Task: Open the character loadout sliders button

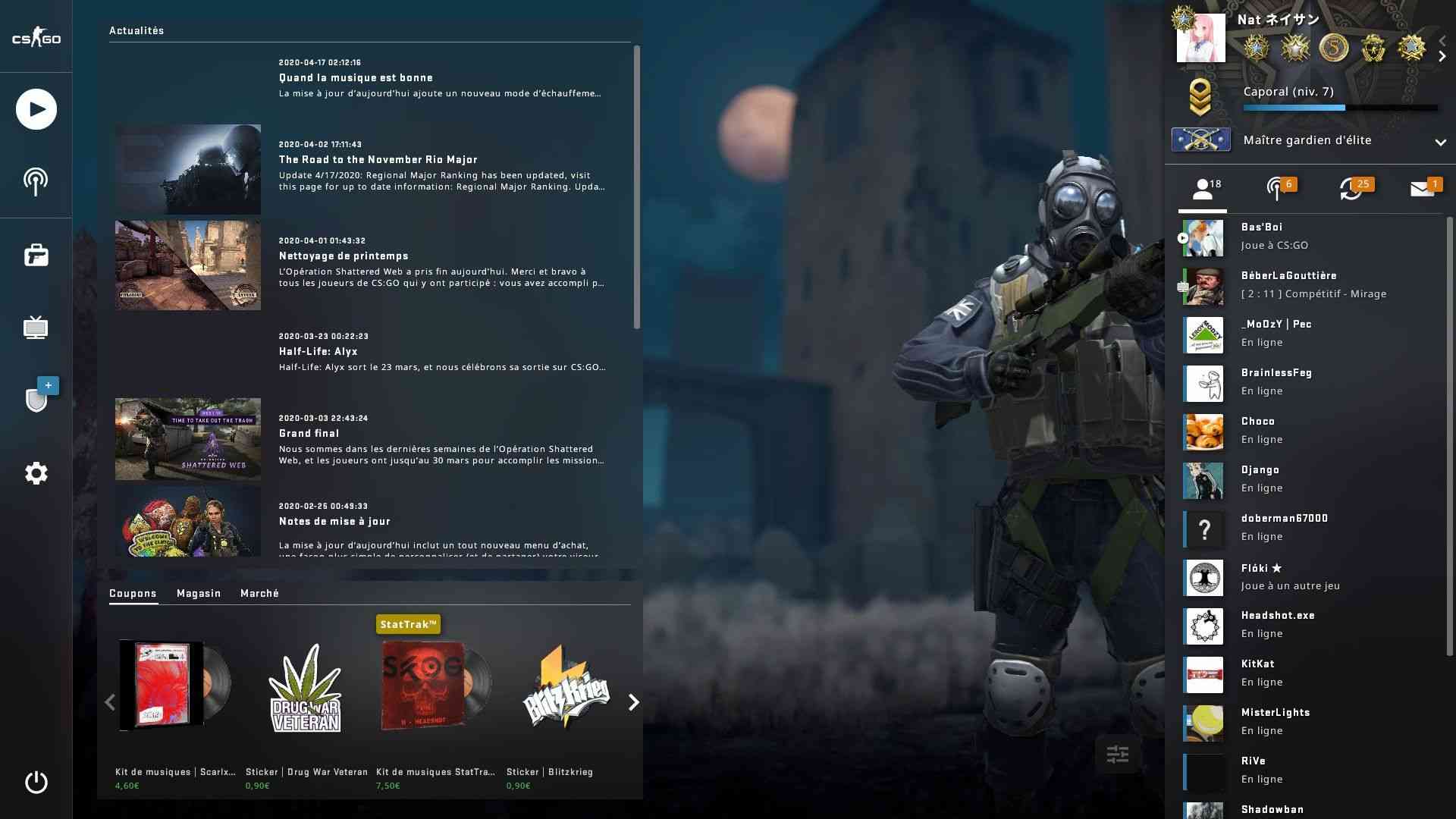Action: pyautogui.click(x=1117, y=754)
